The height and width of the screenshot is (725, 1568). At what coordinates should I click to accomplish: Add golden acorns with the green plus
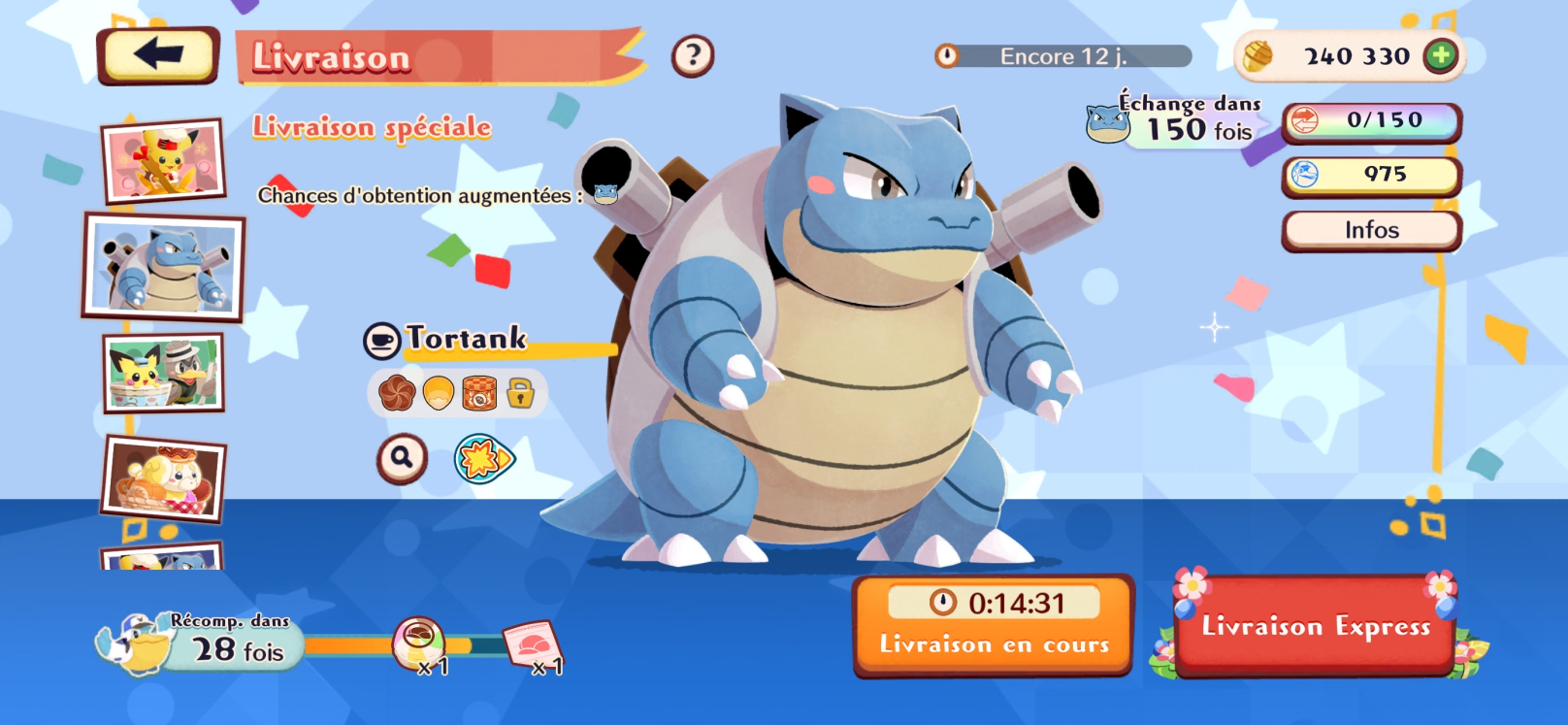[1441, 56]
